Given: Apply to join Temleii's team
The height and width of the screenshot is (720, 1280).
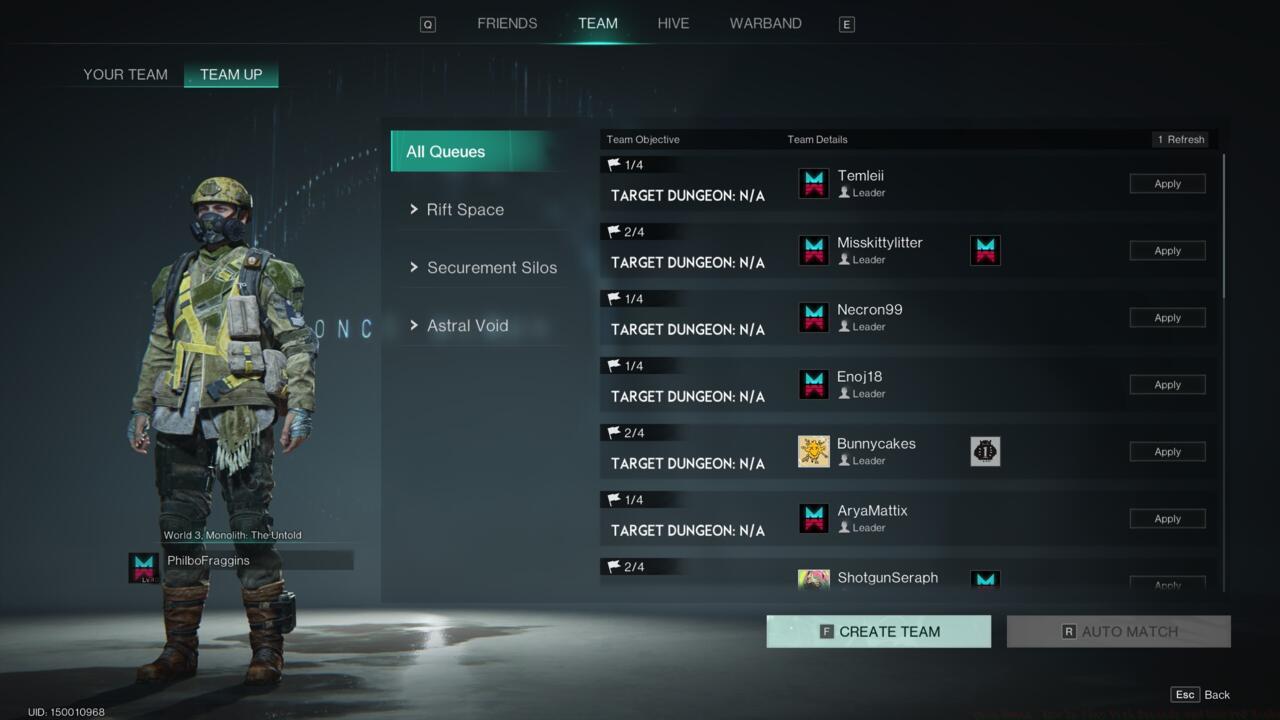Looking at the screenshot, I should pos(1167,183).
